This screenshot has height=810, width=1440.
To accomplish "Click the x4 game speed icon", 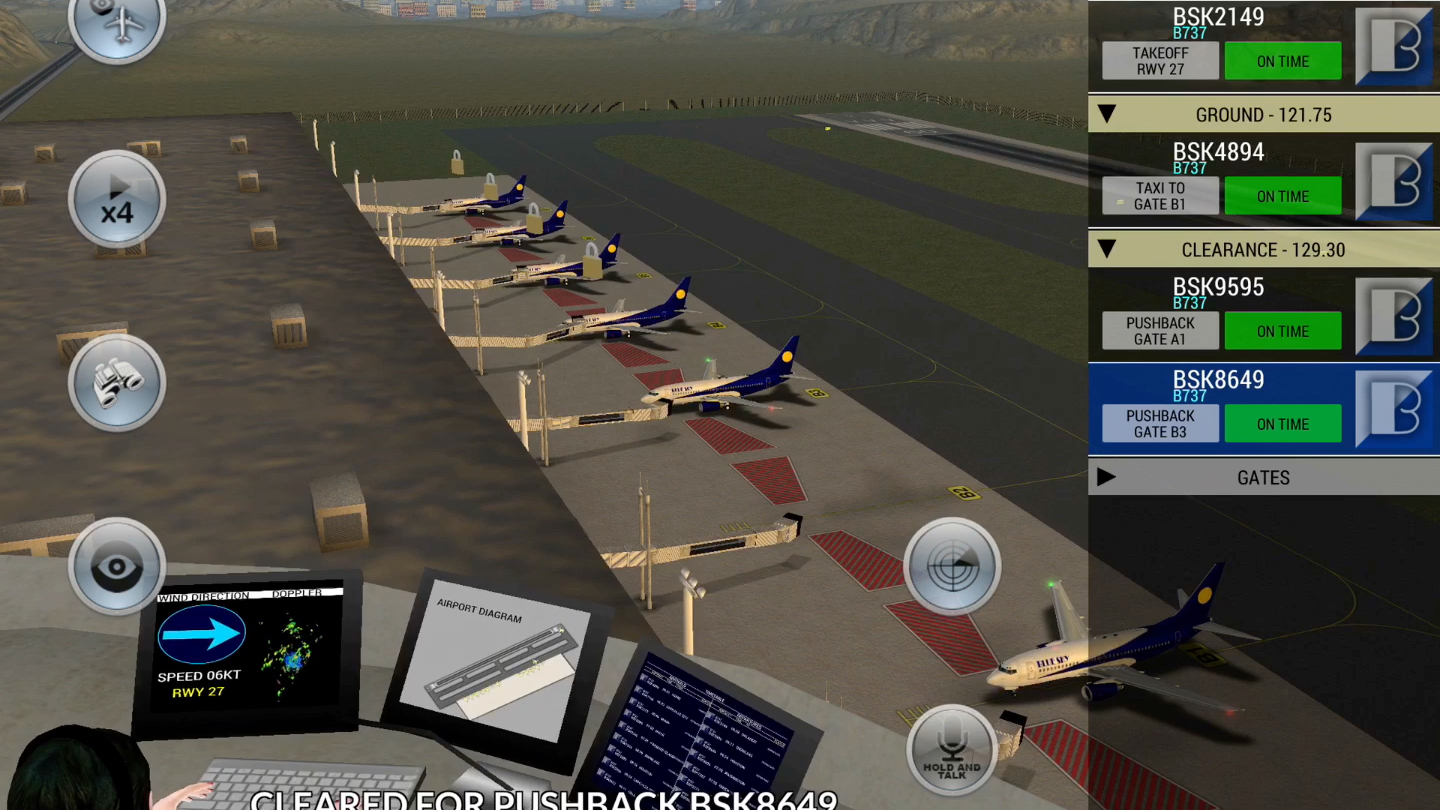I will (x=117, y=199).
